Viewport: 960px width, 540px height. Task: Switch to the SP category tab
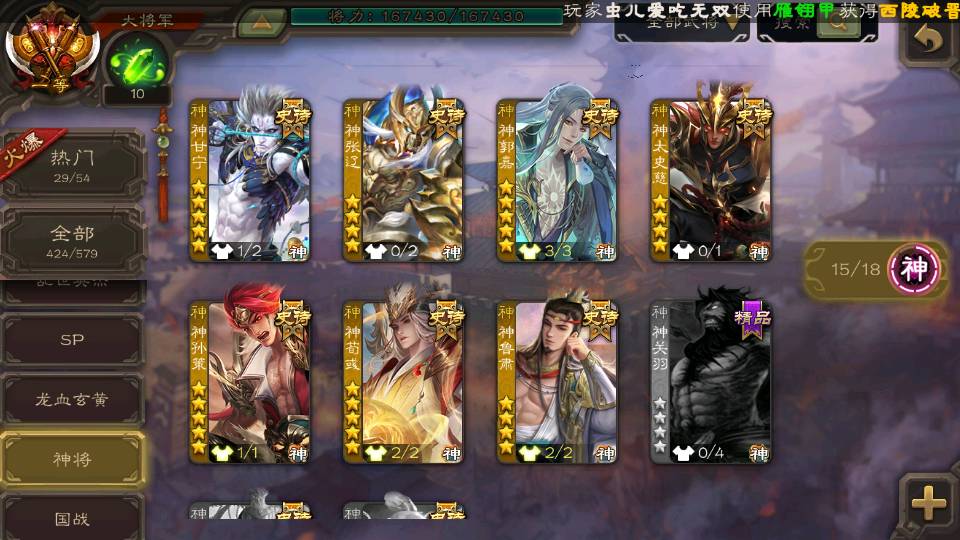[x=72, y=340]
